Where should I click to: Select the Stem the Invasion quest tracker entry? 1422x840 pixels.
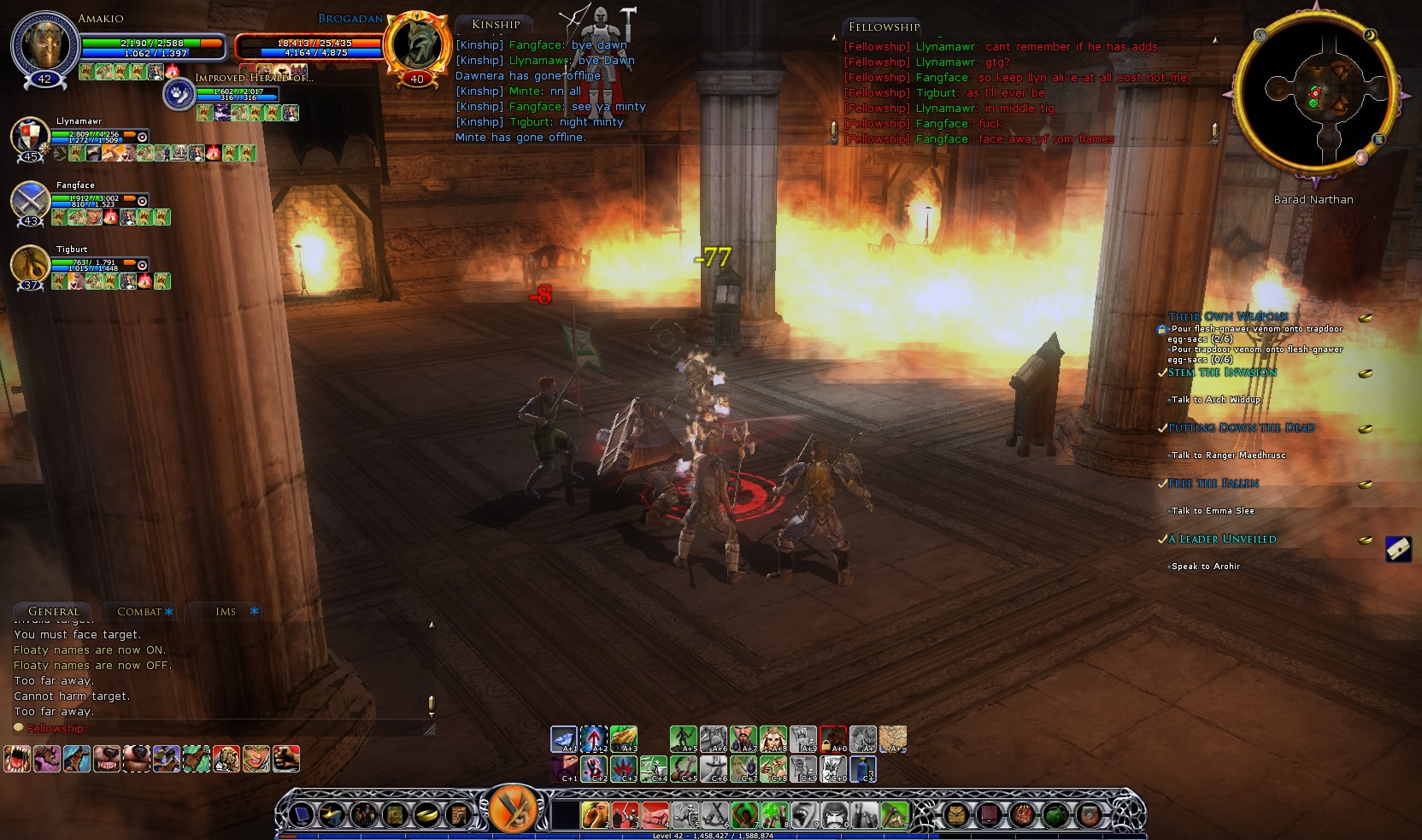click(x=1222, y=373)
